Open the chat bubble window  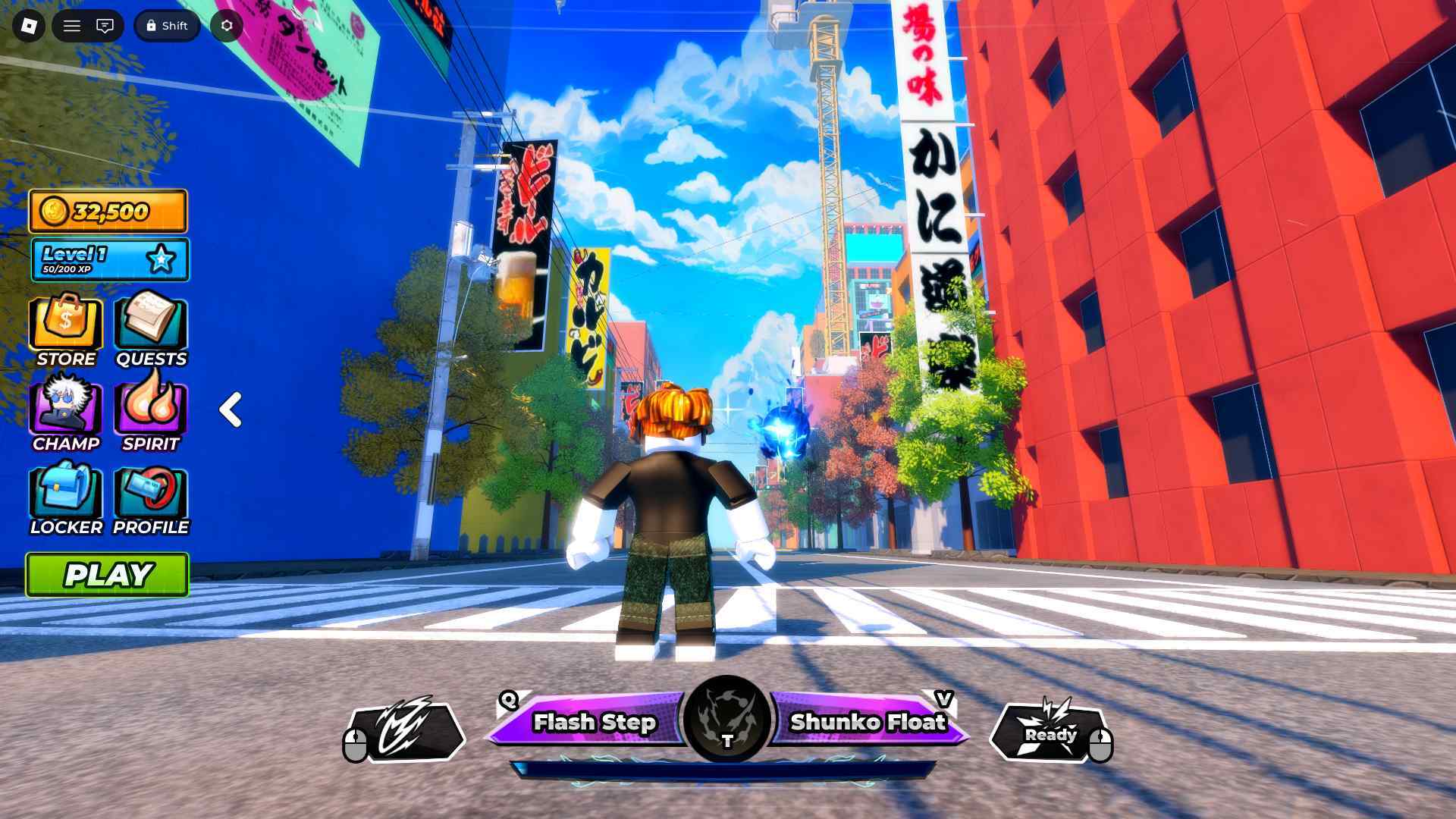point(106,25)
